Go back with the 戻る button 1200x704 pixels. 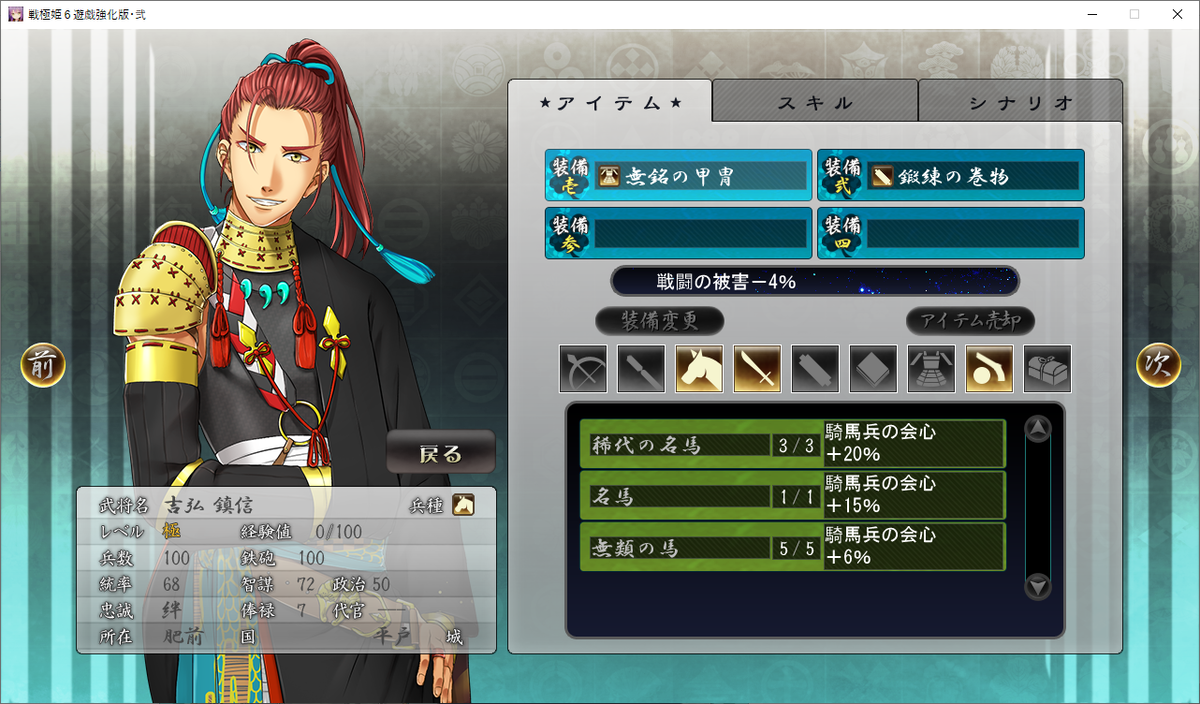point(441,453)
